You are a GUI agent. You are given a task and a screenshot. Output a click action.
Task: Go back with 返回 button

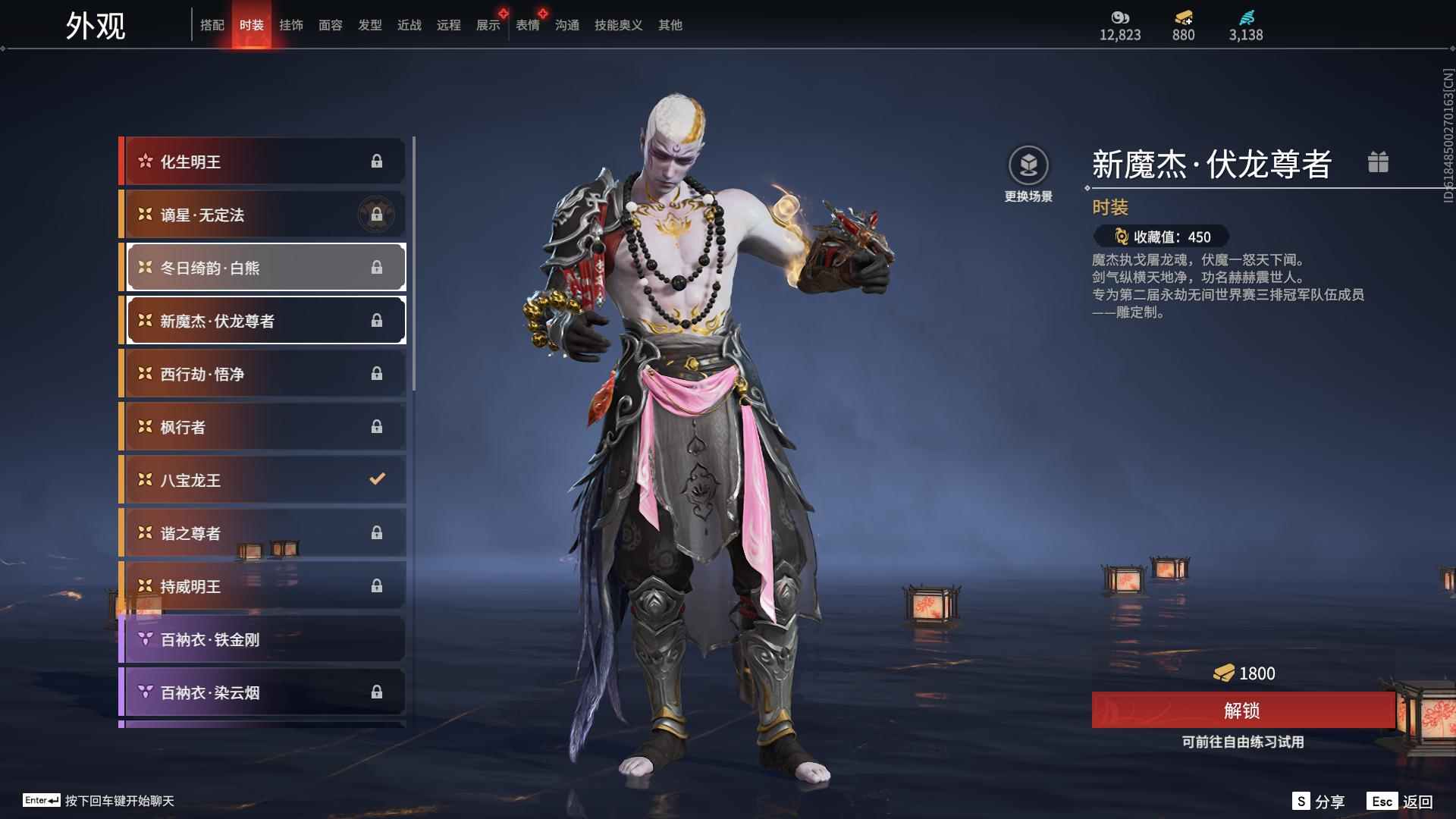(x=1401, y=802)
